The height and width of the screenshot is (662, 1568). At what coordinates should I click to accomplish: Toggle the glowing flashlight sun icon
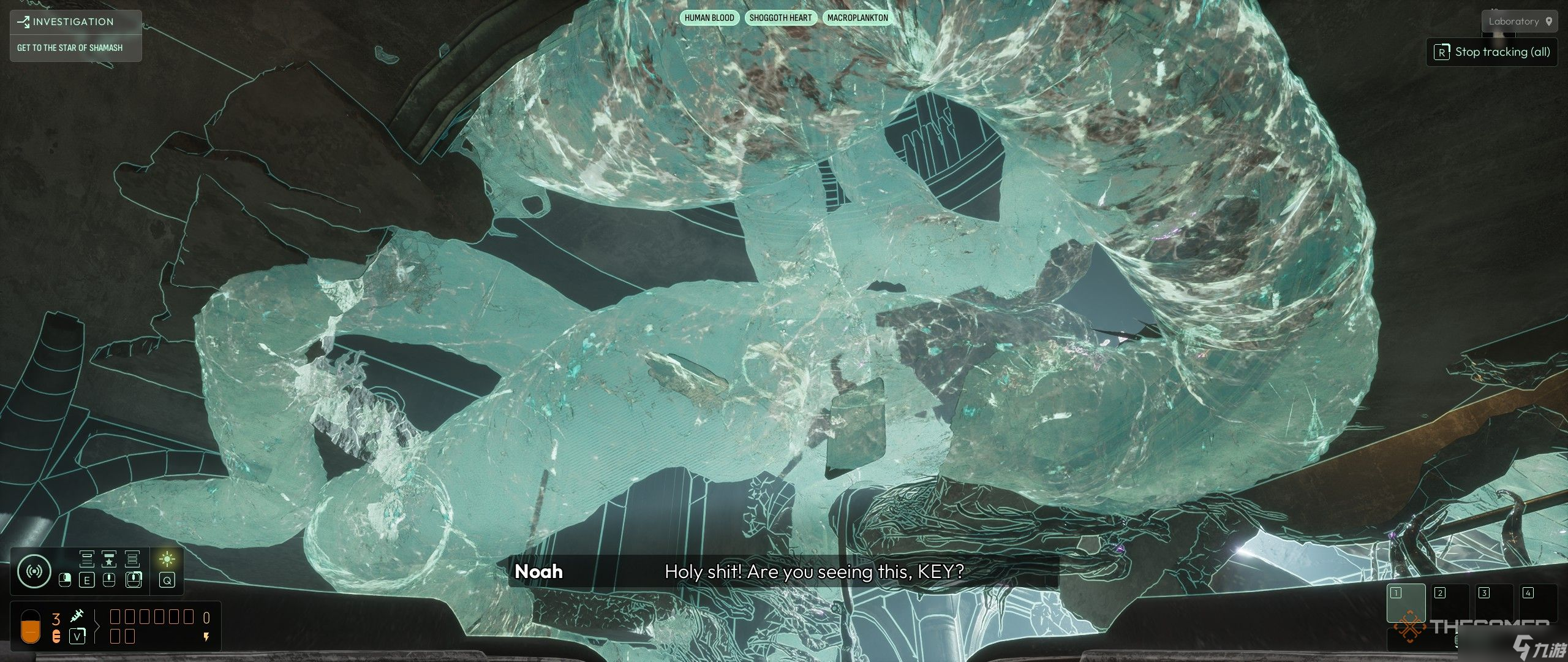167,559
